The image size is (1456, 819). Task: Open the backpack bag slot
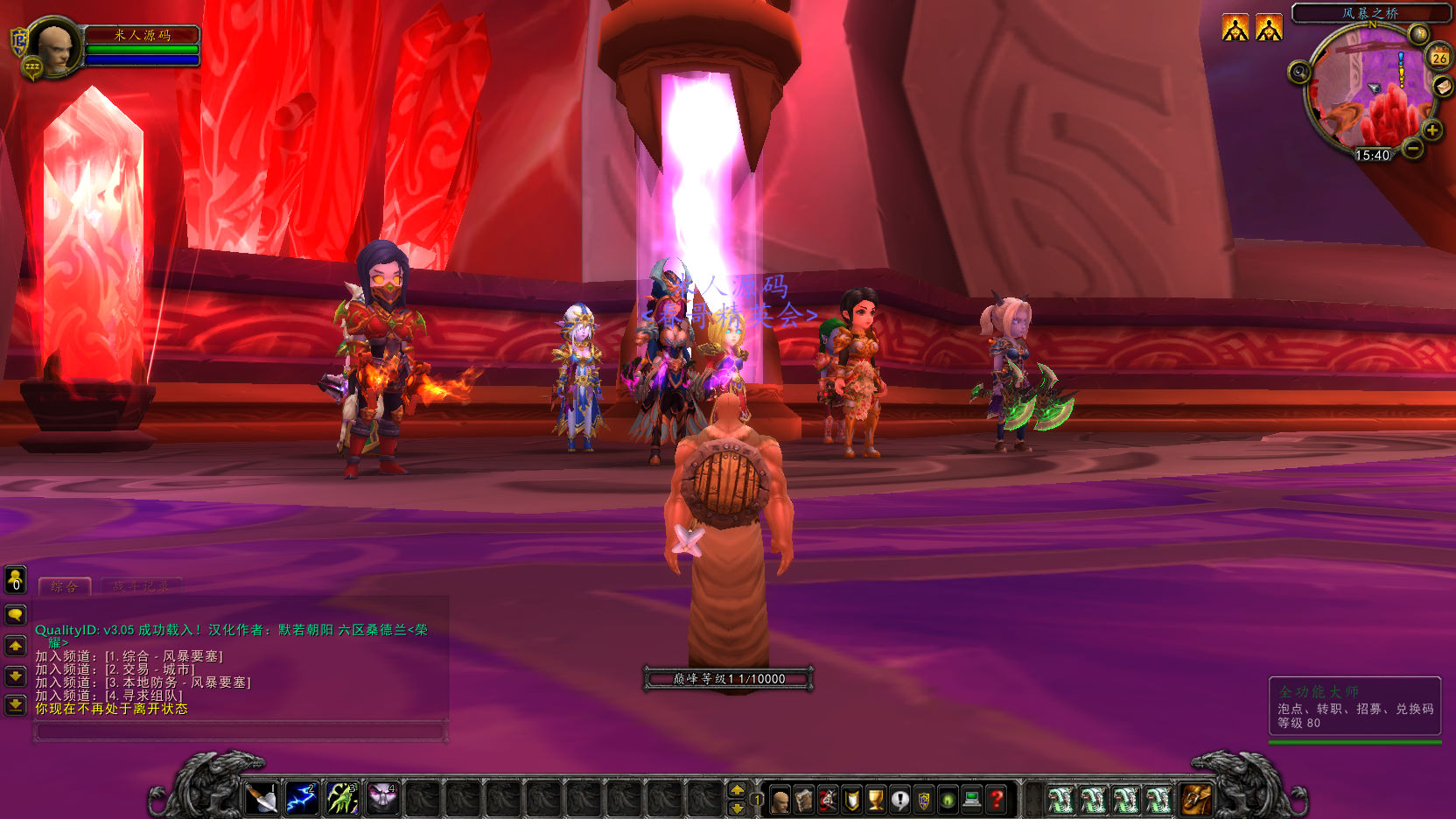pyautogui.click(x=1196, y=798)
